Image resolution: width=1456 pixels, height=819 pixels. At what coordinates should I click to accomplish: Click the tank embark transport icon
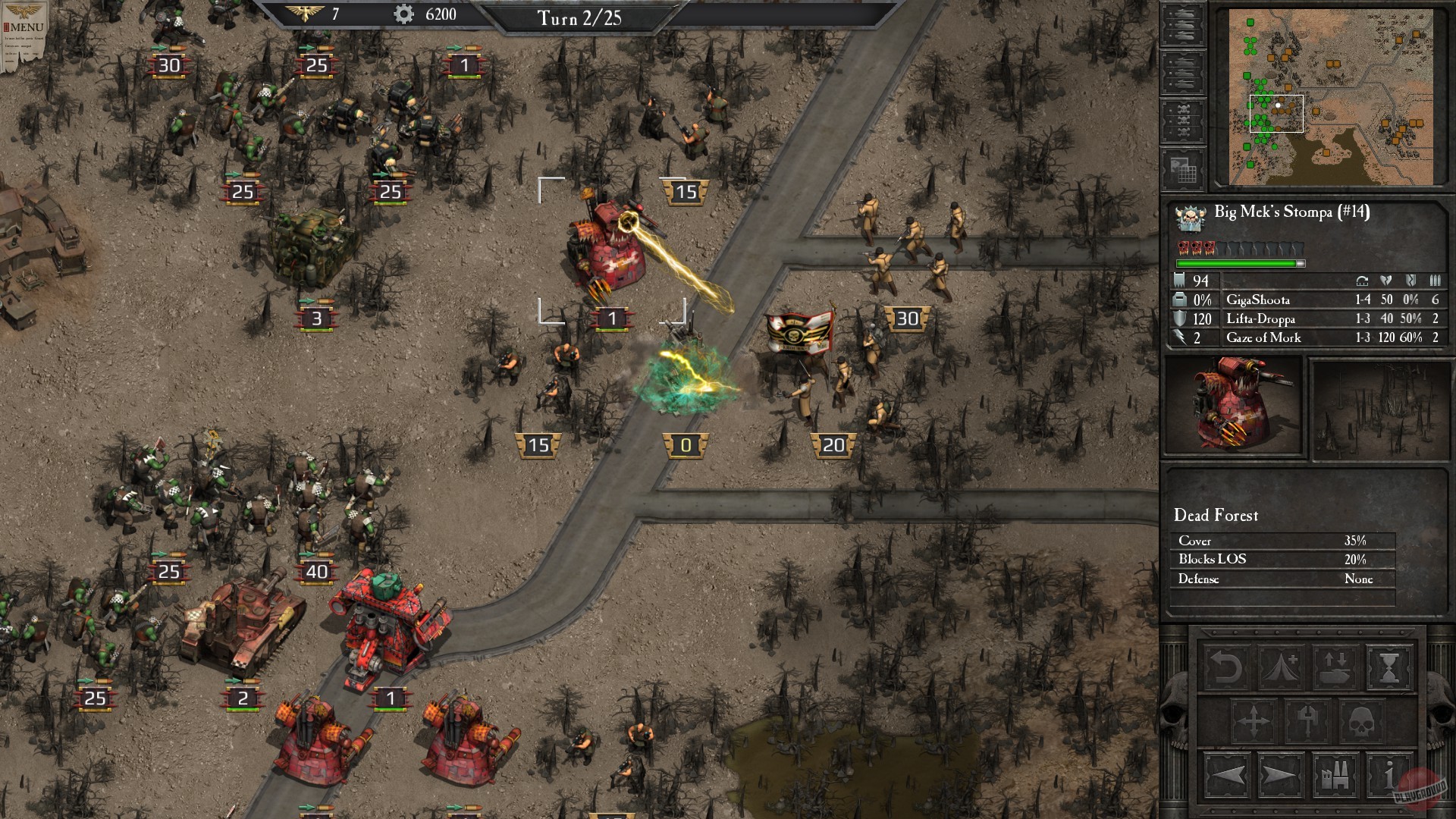[x=1336, y=666]
